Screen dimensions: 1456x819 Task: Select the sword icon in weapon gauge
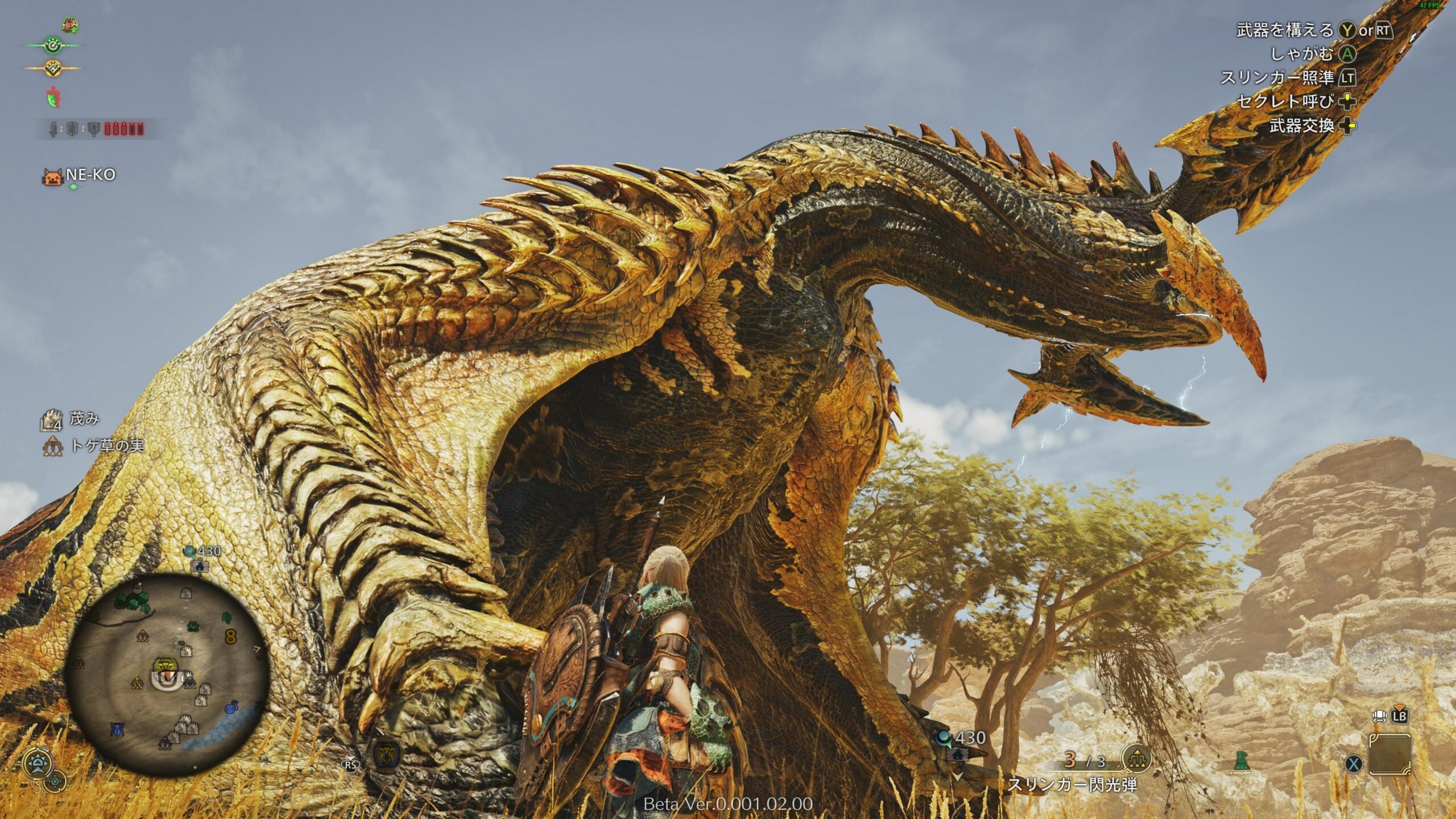click(53, 130)
